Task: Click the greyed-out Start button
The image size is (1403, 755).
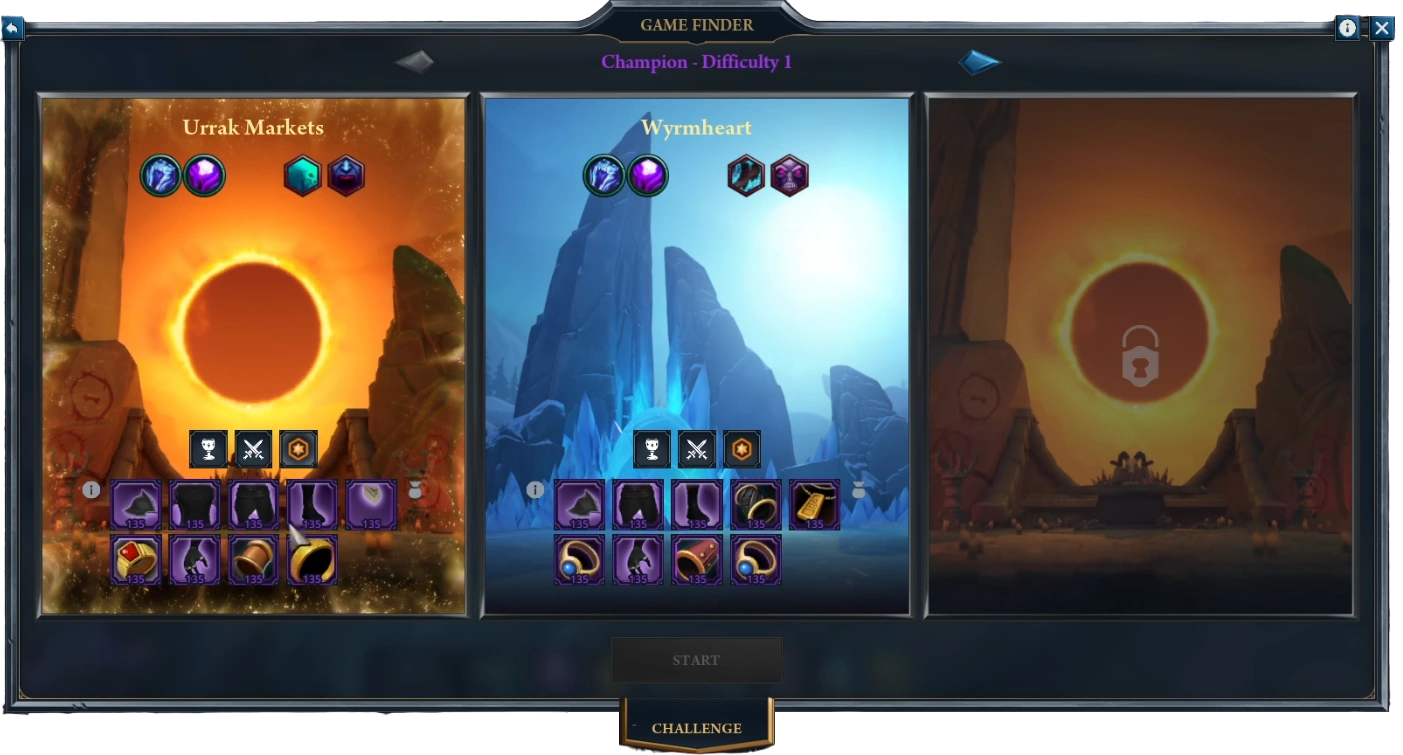Action: click(696, 660)
